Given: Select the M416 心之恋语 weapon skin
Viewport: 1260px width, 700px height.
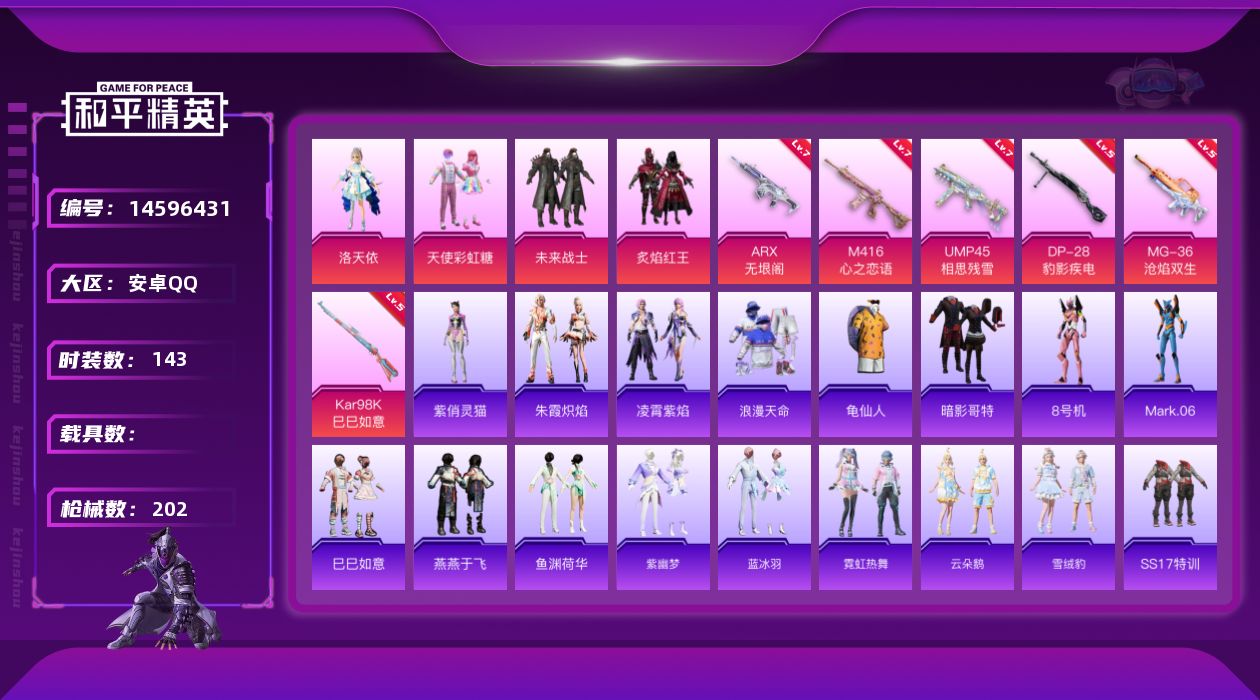Looking at the screenshot, I should click(865, 211).
